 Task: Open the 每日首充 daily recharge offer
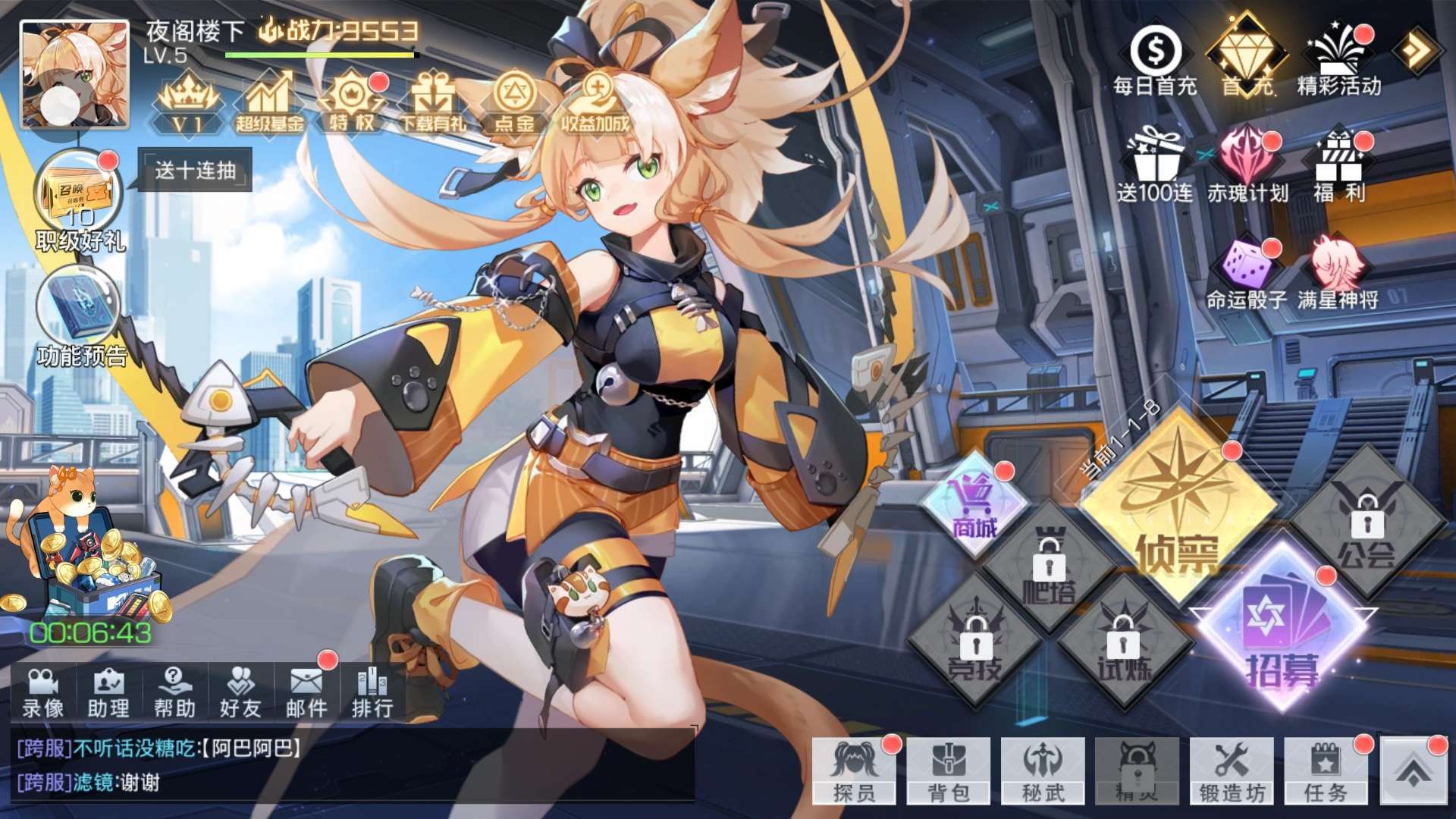(1155, 61)
